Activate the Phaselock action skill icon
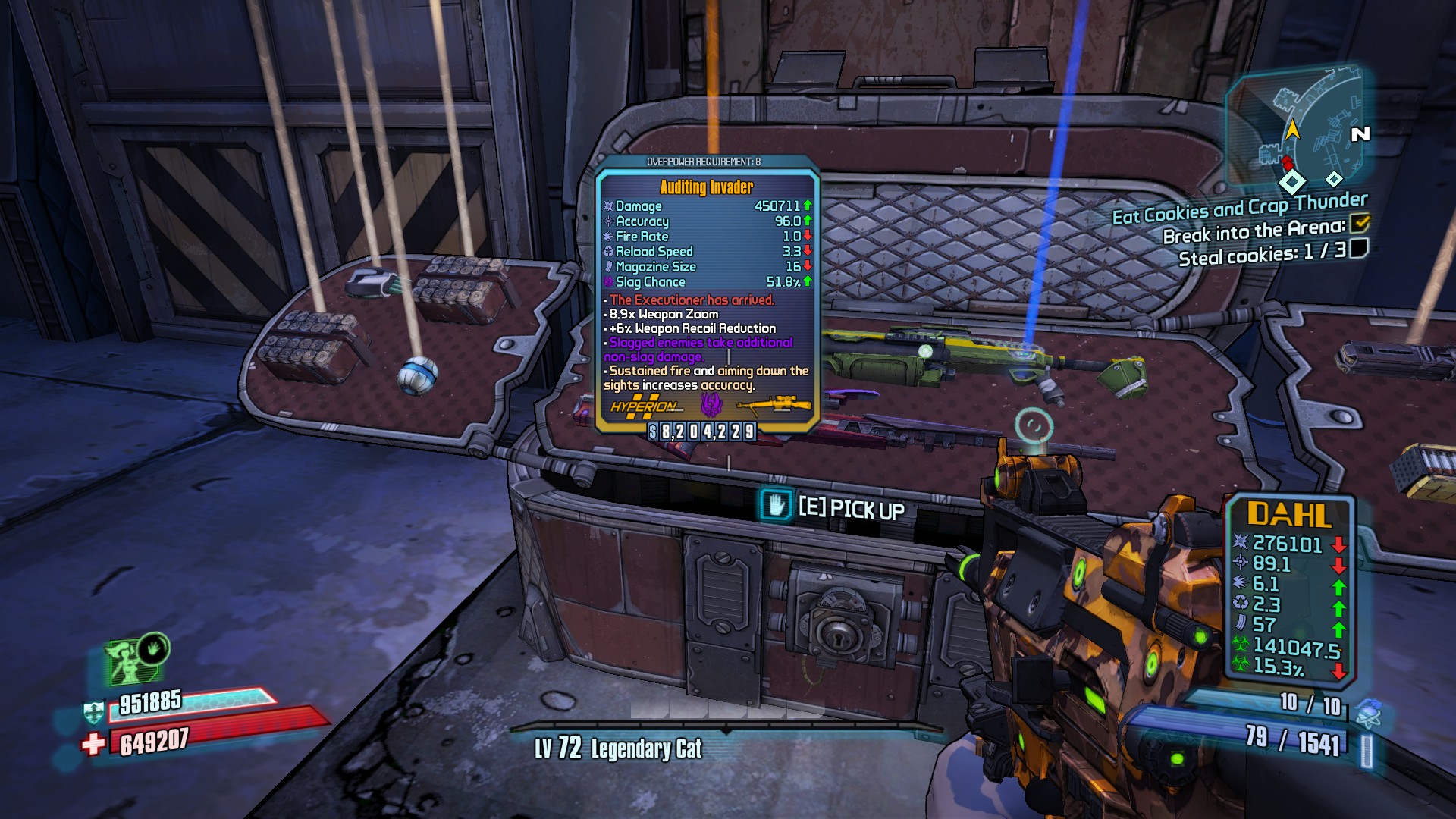 point(154,649)
